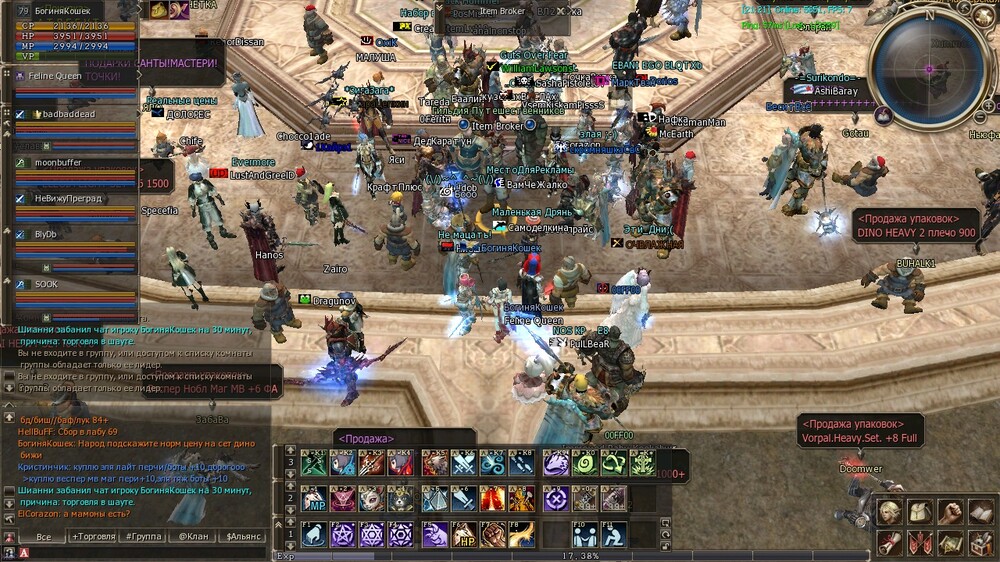Viewport: 1000px width, 562px height.
Task: Switch to the @Клан chat tab
Action: pos(192,537)
